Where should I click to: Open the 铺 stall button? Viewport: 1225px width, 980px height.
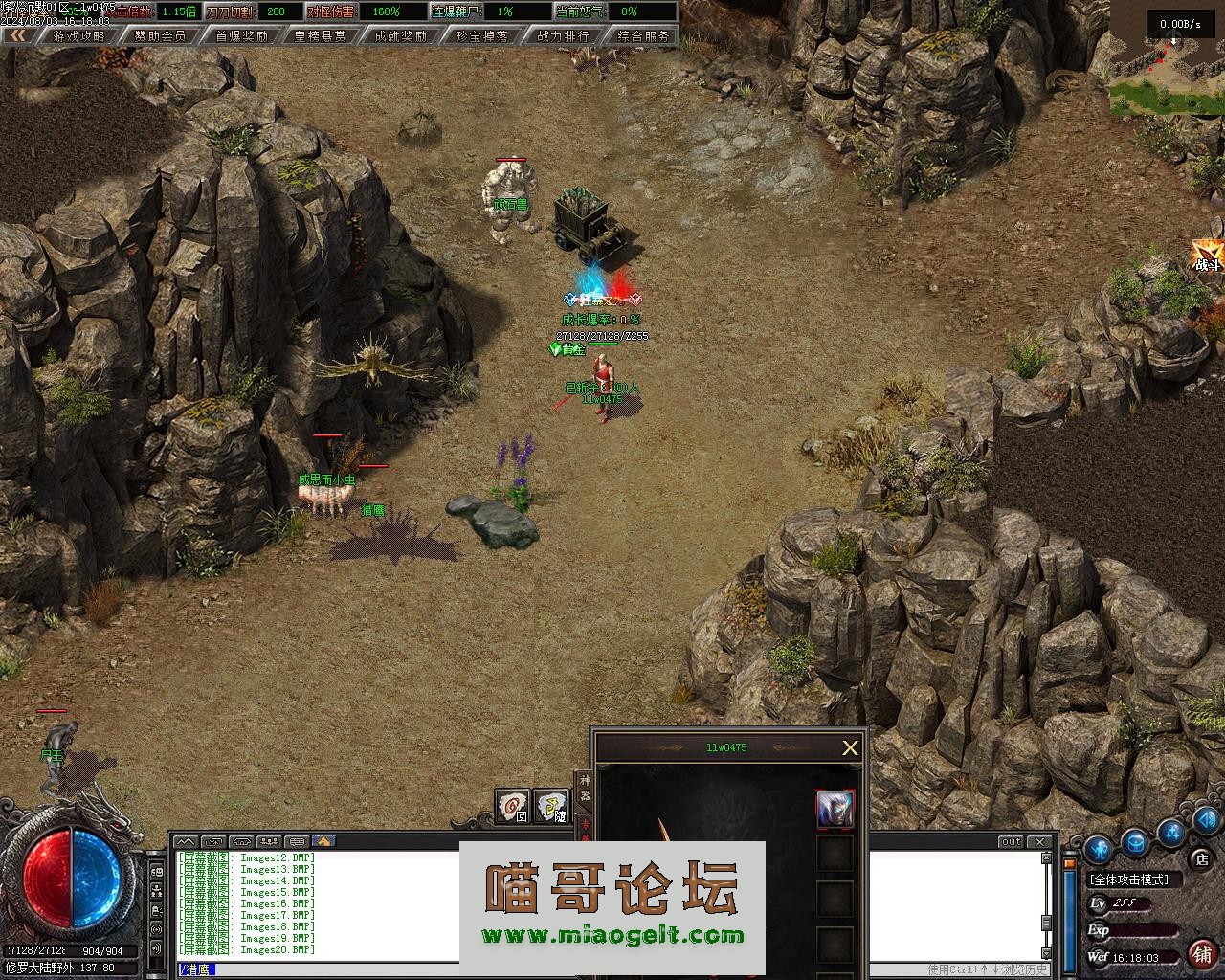tap(1201, 953)
